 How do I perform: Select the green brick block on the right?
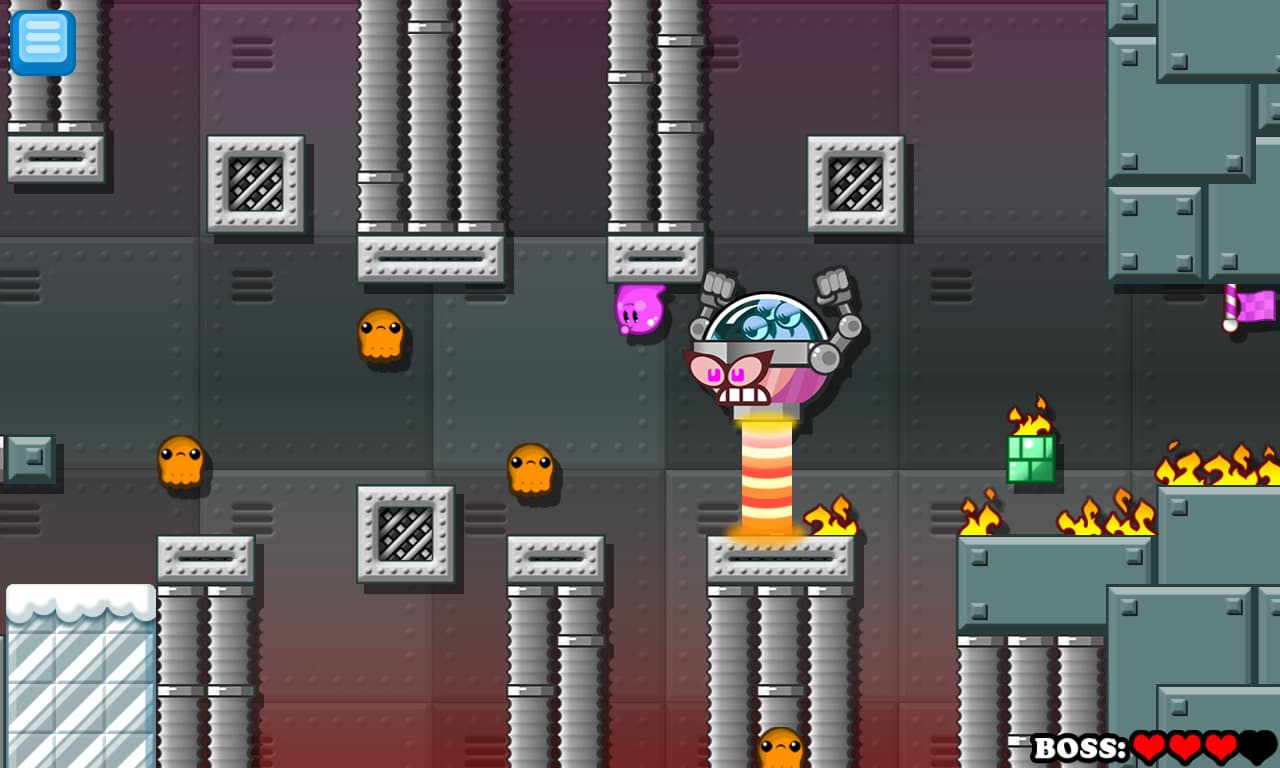(x=1032, y=460)
